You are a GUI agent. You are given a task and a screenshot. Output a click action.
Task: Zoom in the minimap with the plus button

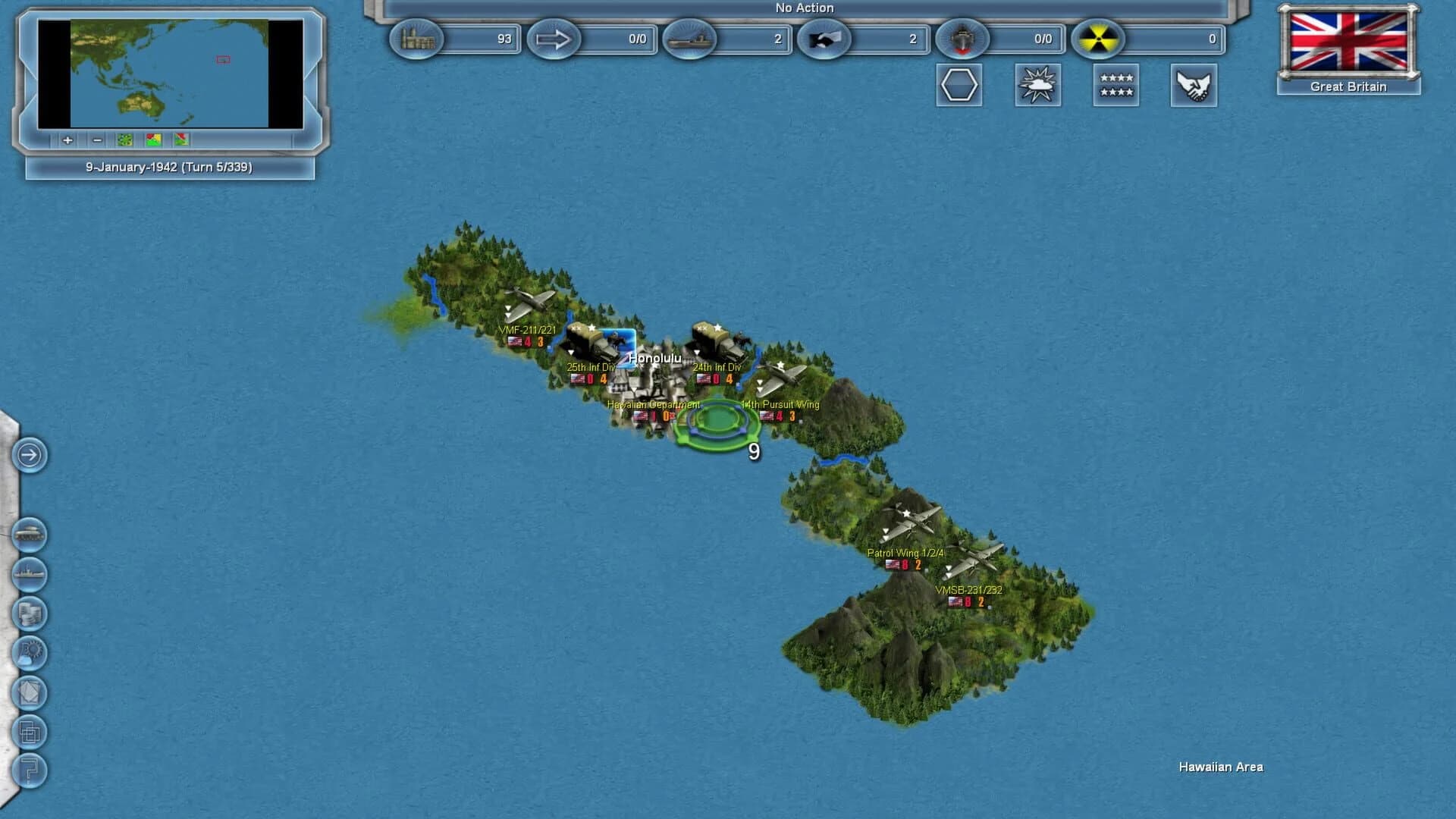[67, 140]
